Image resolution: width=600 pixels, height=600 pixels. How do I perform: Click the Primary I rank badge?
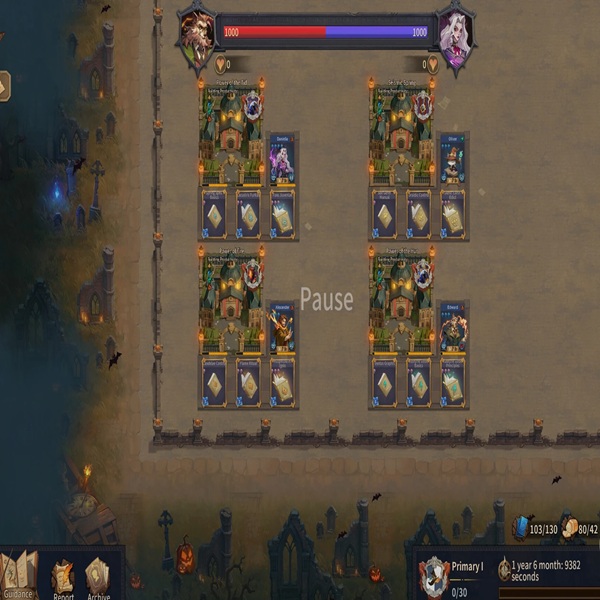click(x=435, y=575)
